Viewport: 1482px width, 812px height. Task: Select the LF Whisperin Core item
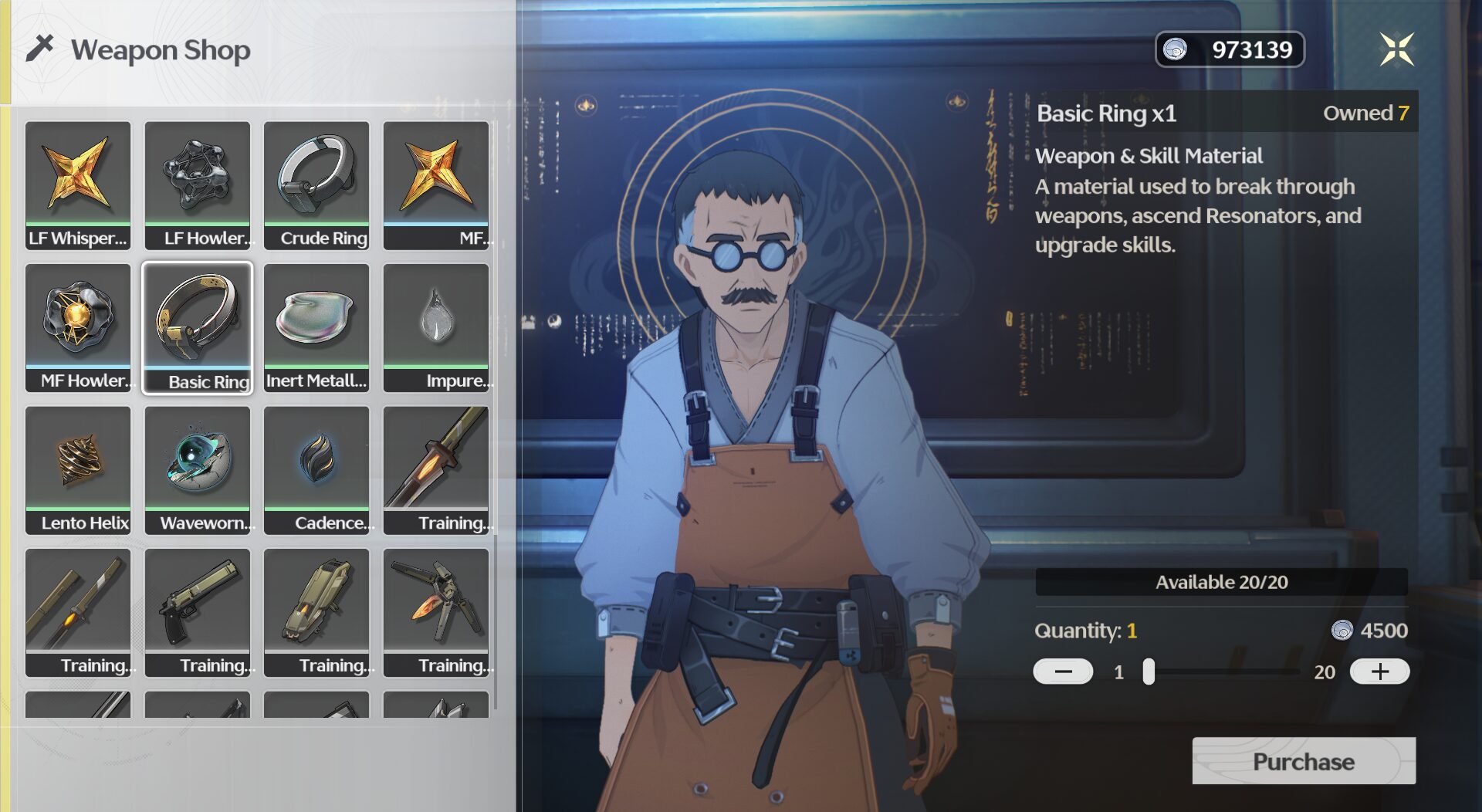78,184
